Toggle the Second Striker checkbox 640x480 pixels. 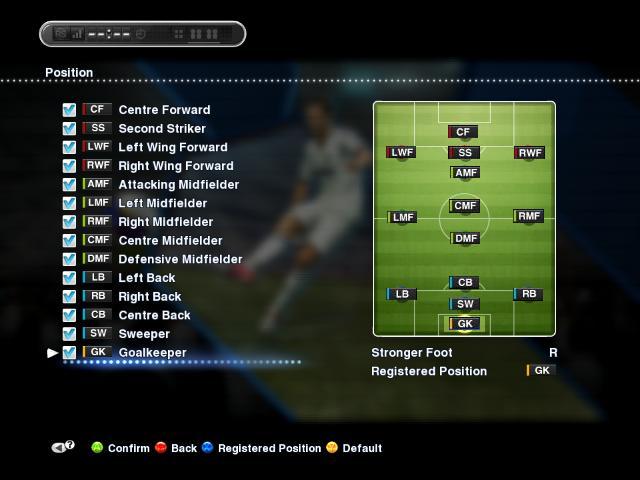point(69,129)
